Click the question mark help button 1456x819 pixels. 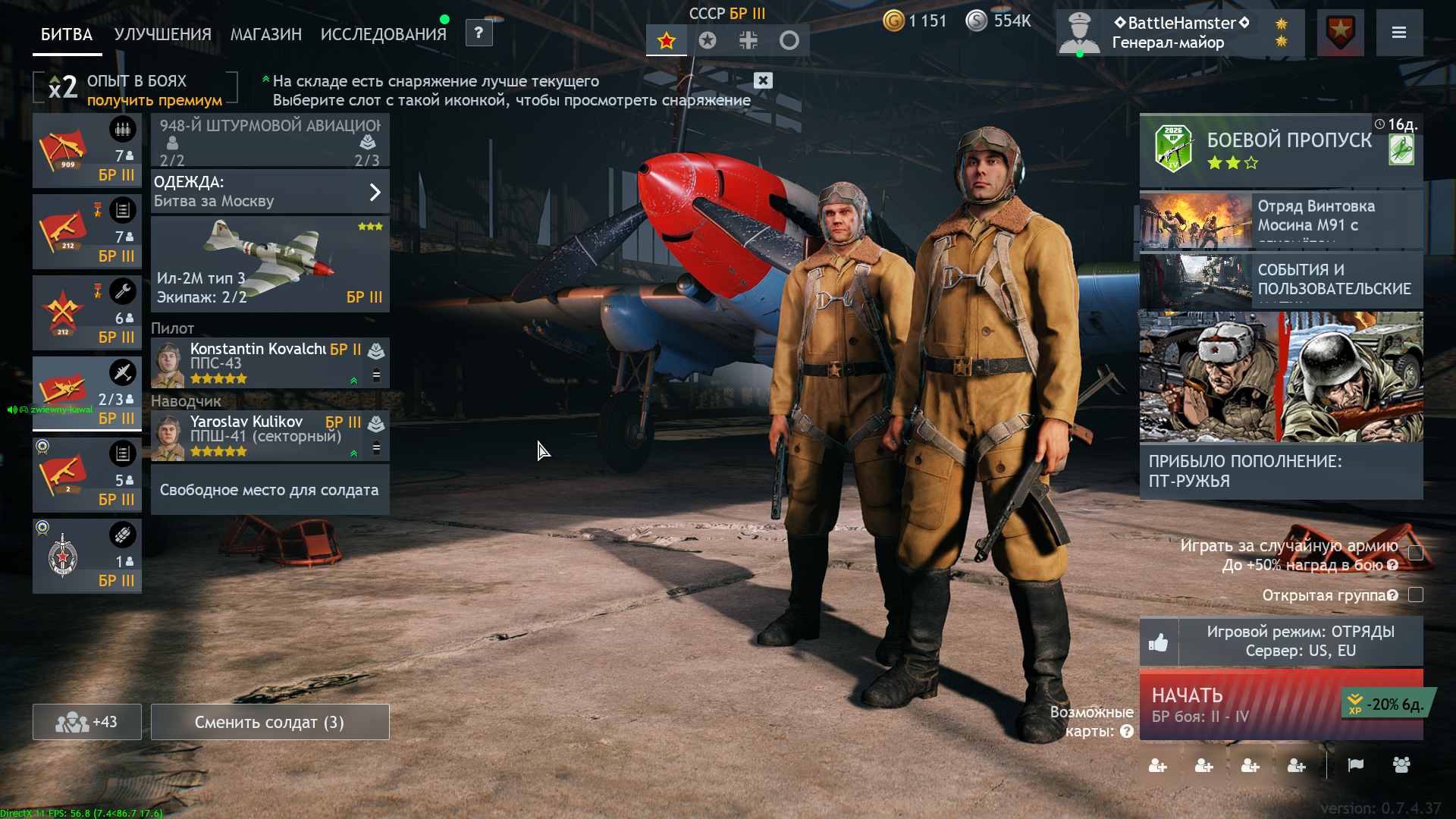coord(479,33)
